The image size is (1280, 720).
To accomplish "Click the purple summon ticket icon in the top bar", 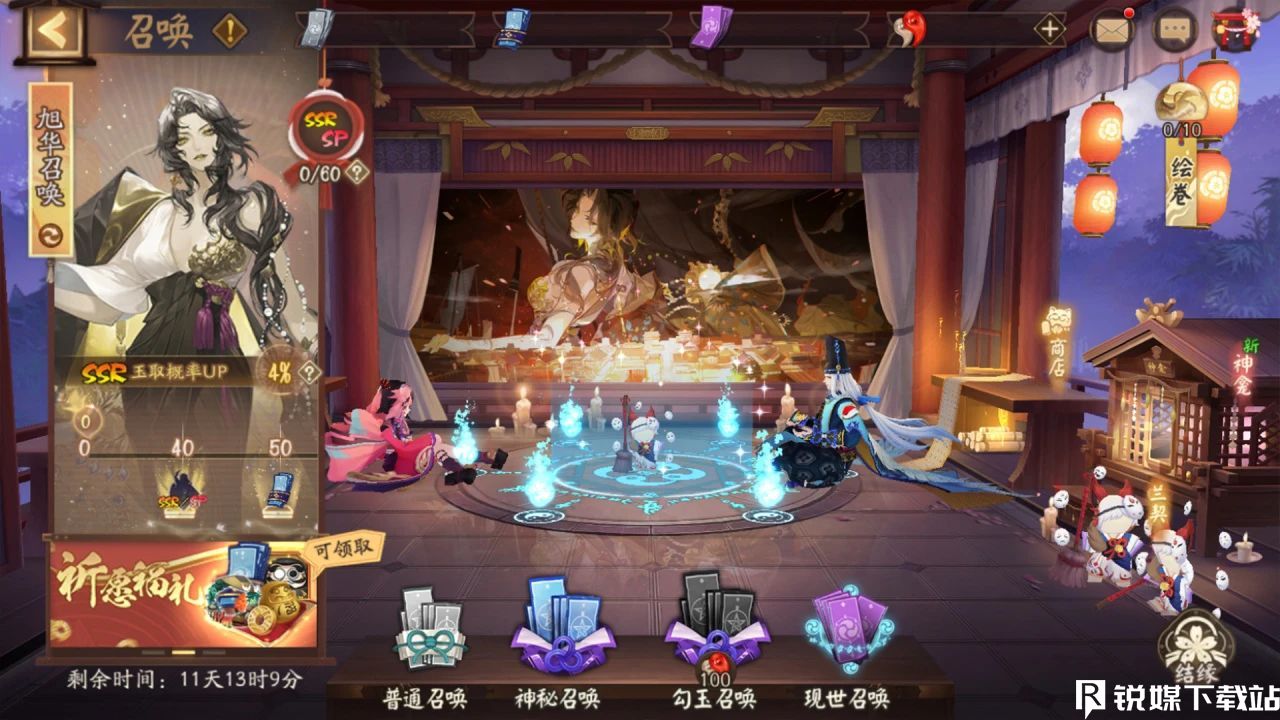I will click(712, 28).
